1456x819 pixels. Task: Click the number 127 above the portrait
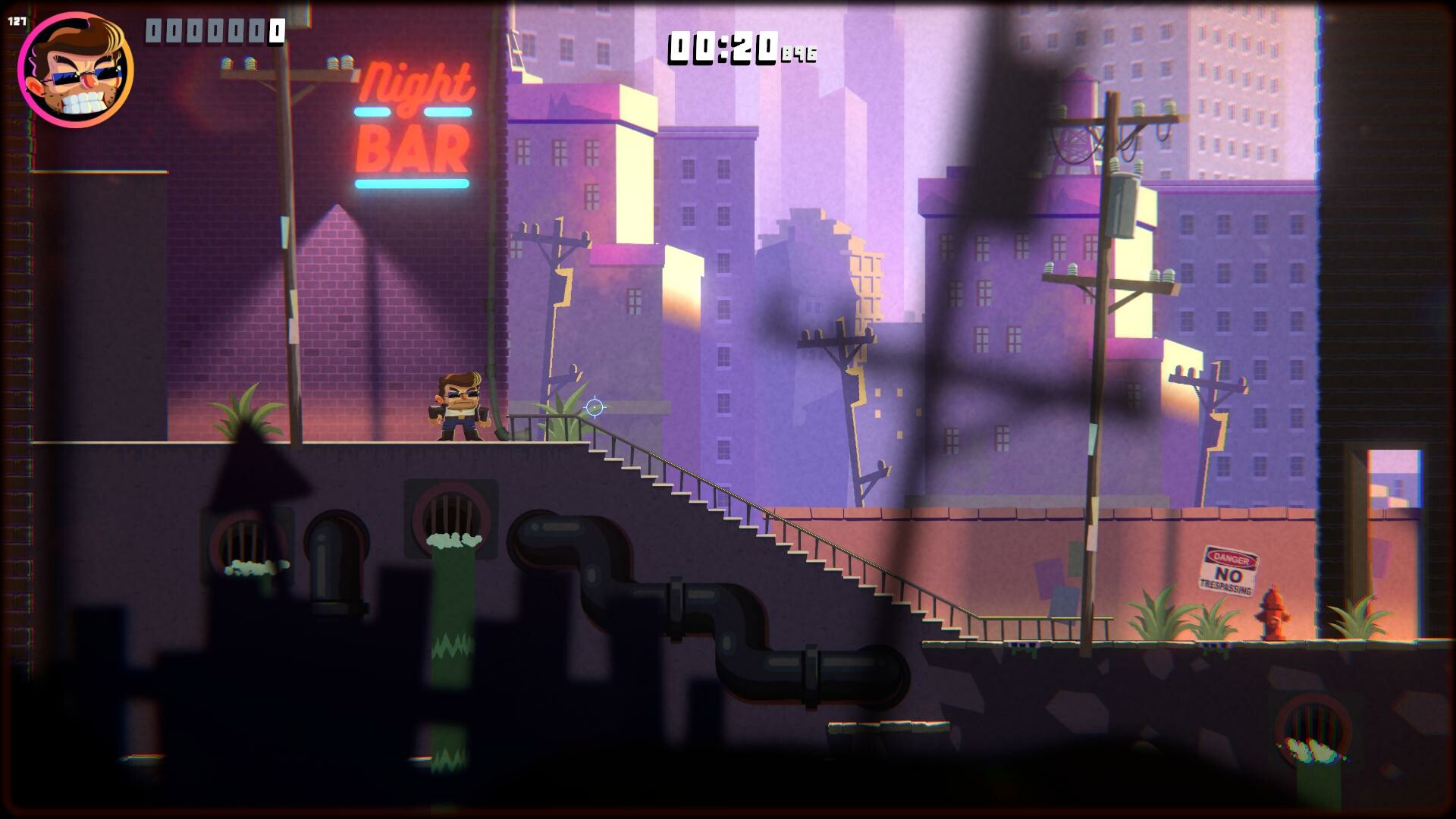click(x=15, y=20)
